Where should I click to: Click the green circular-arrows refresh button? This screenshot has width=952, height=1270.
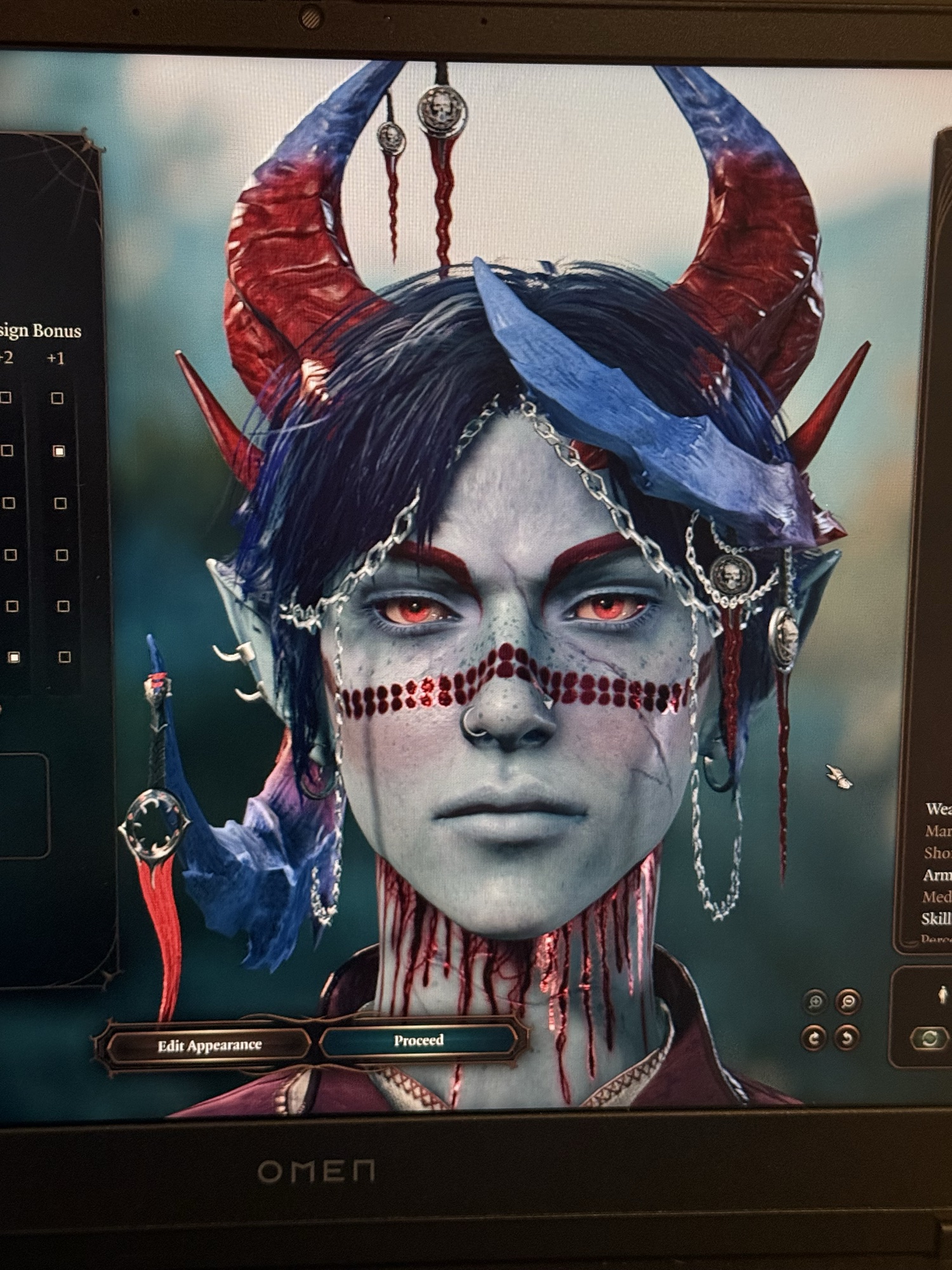pos(929,1038)
